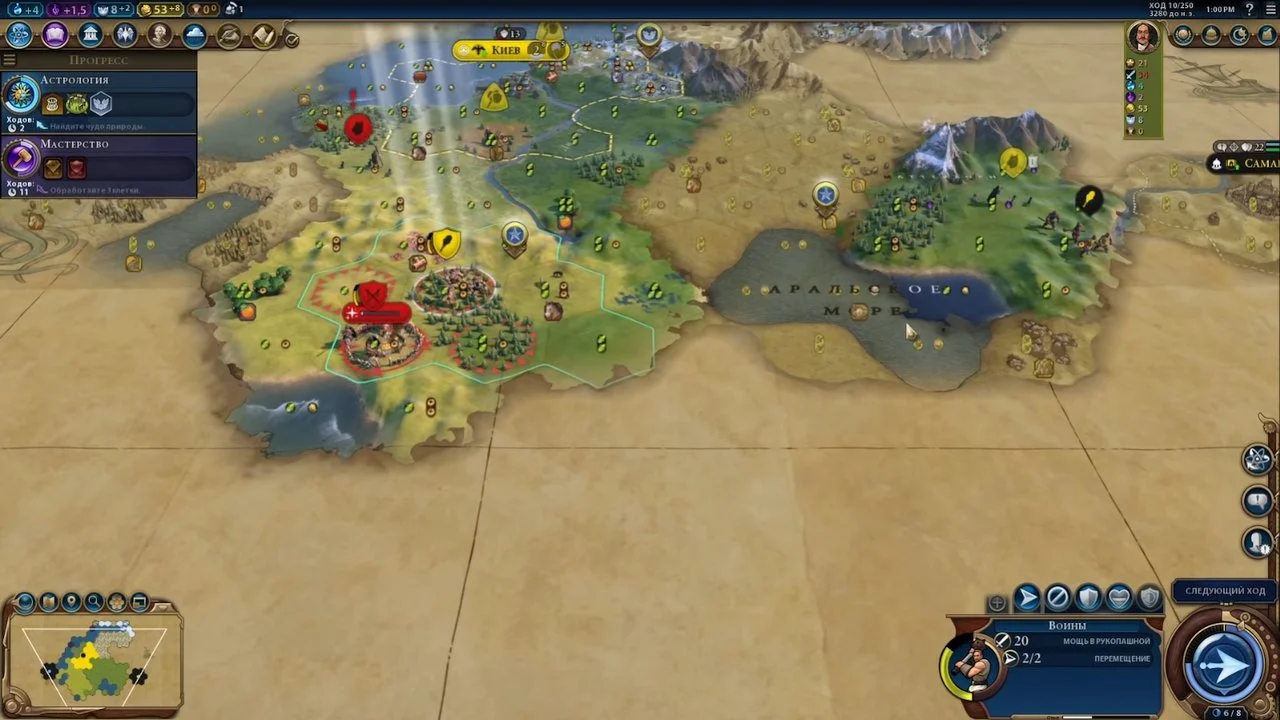Image resolution: width=1280 pixels, height=720 pixels.
Task: Click the leader portrait in the ribbon
Action: 1143,37
